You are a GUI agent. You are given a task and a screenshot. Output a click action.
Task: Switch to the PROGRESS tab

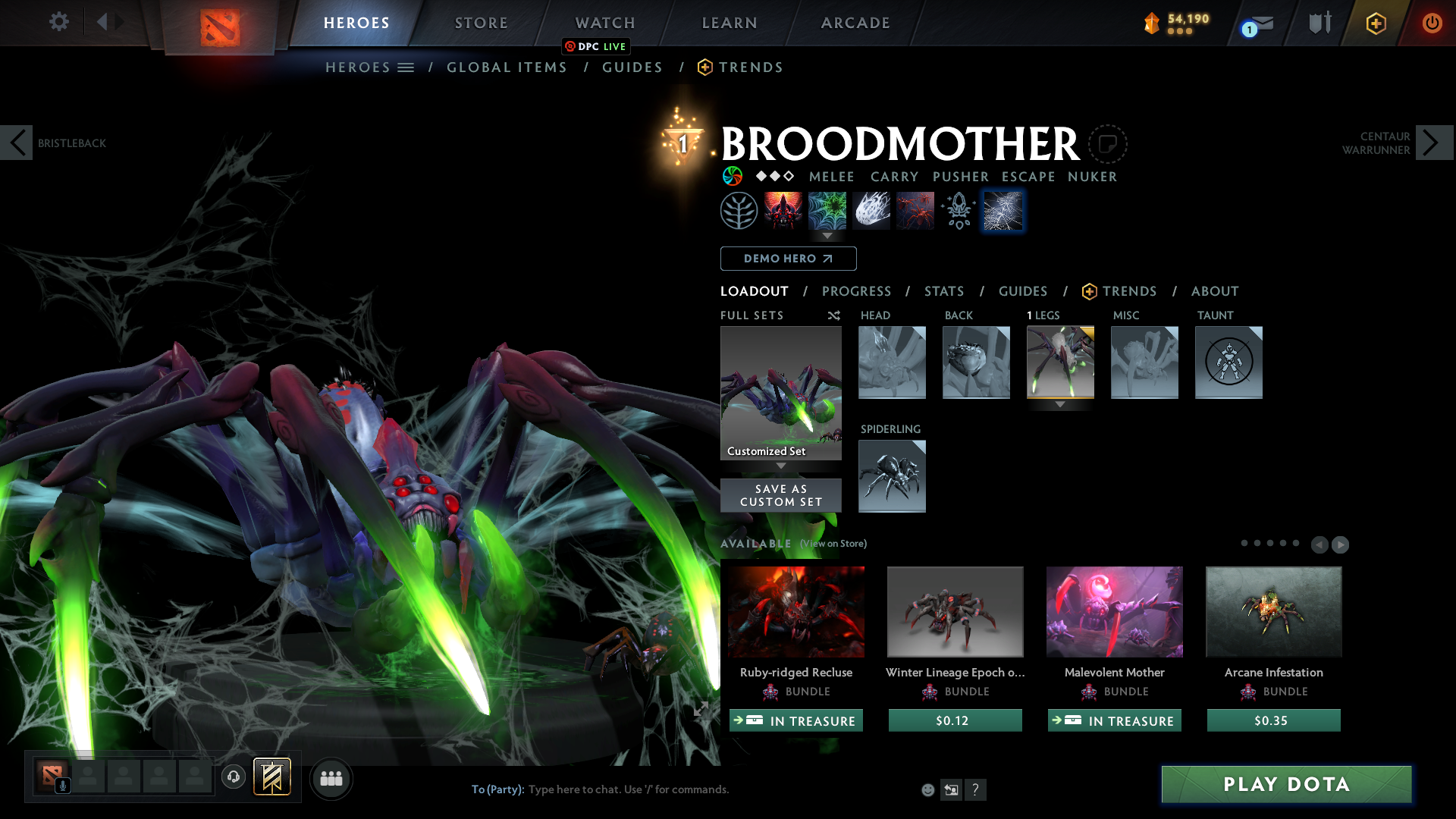tap(857, 291)
